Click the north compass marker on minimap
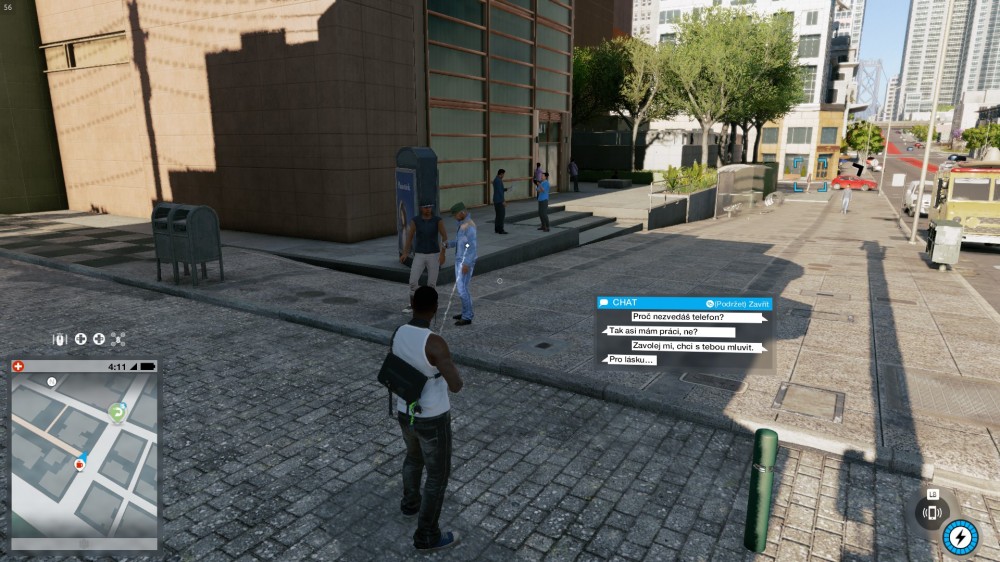The image size is (1000, 562). 51,382
